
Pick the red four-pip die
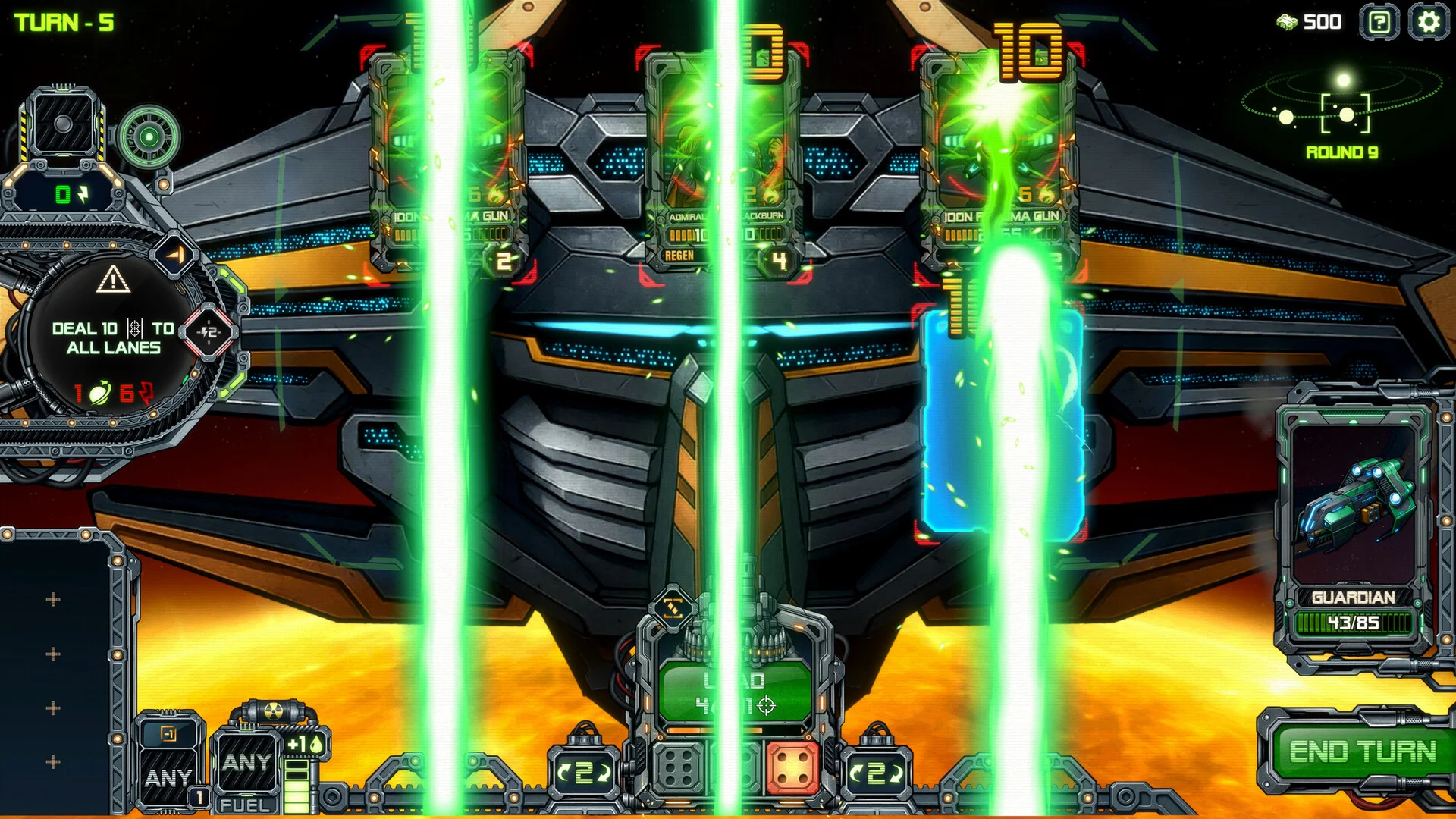pos(793,770)
